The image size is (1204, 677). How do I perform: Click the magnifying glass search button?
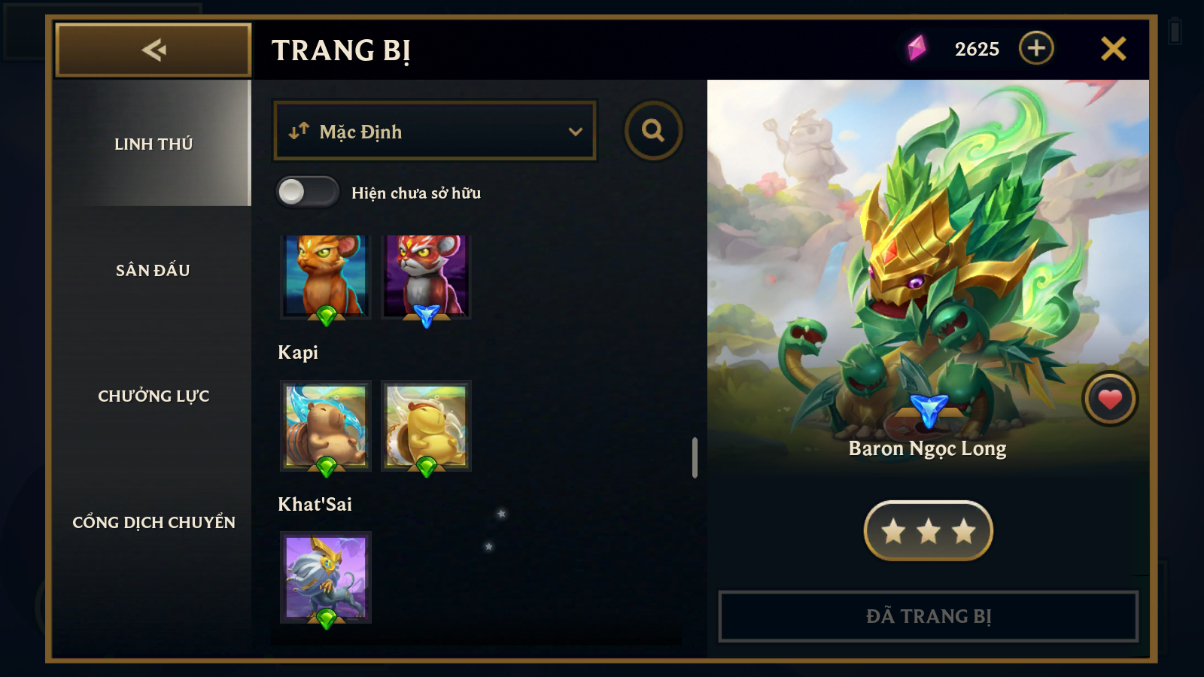coord(653,131)
